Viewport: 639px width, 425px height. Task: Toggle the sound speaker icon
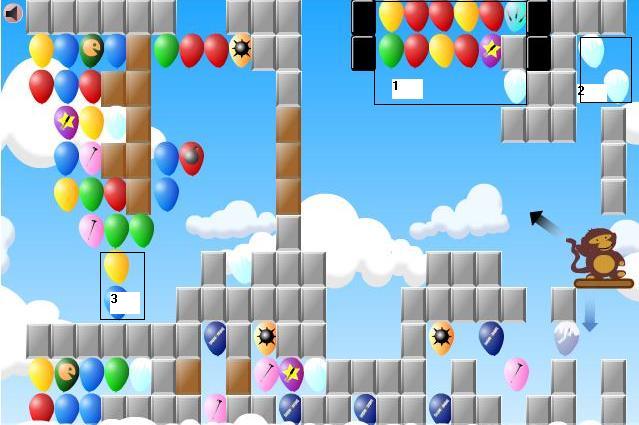point(13,13)
